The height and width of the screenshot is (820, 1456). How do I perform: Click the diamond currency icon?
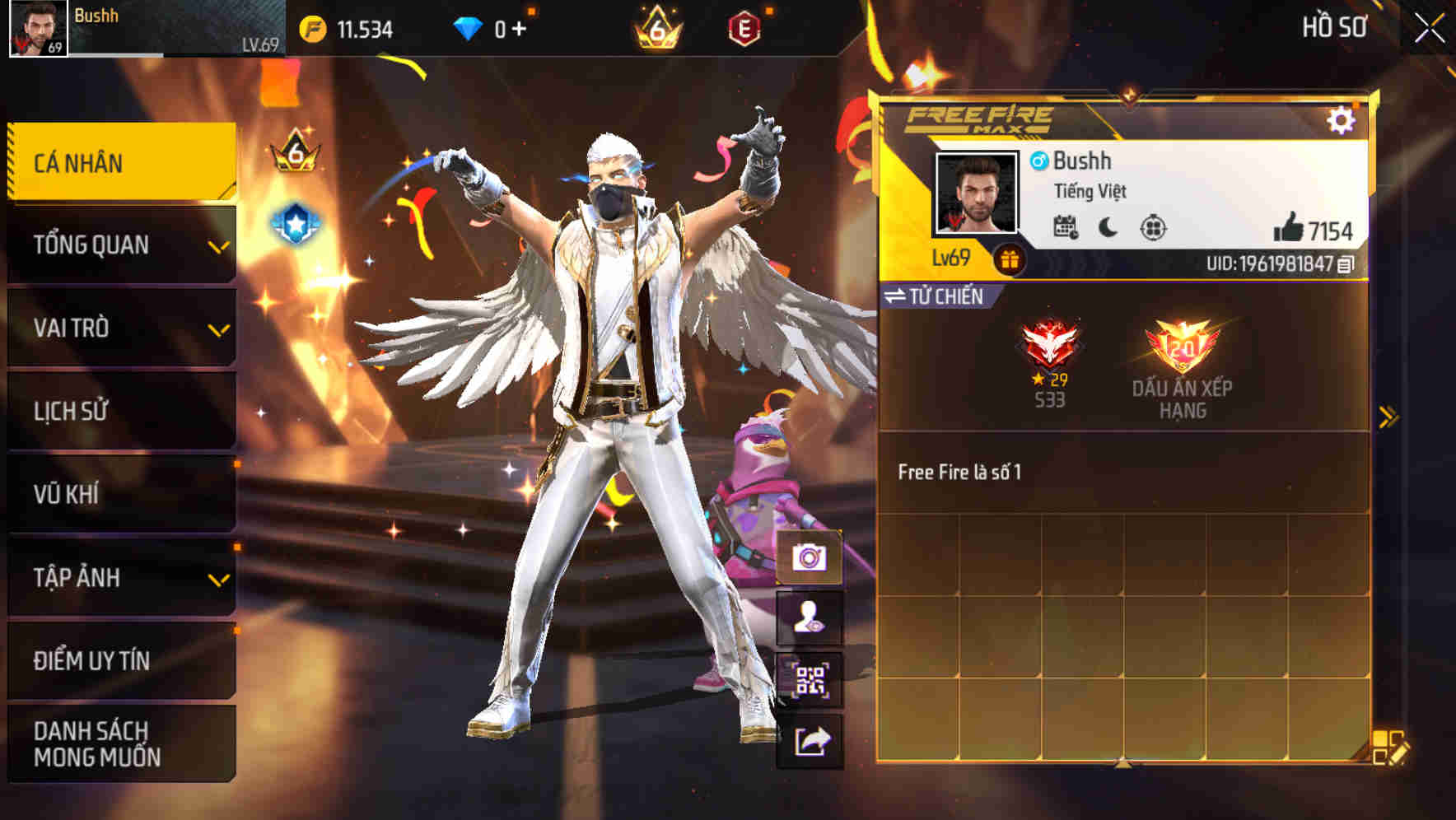(465, 26)
